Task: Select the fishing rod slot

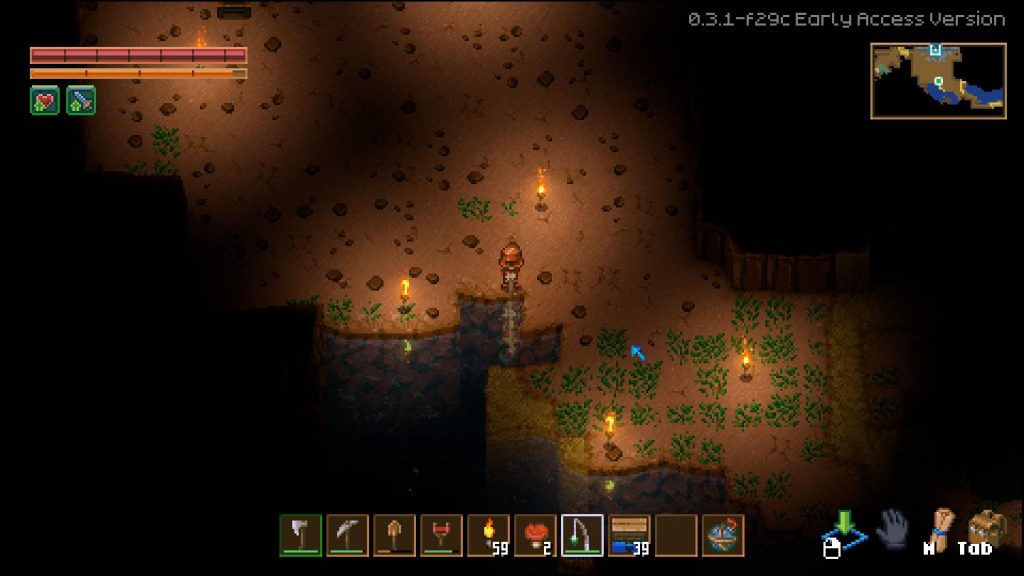Action: coord(582,535)
